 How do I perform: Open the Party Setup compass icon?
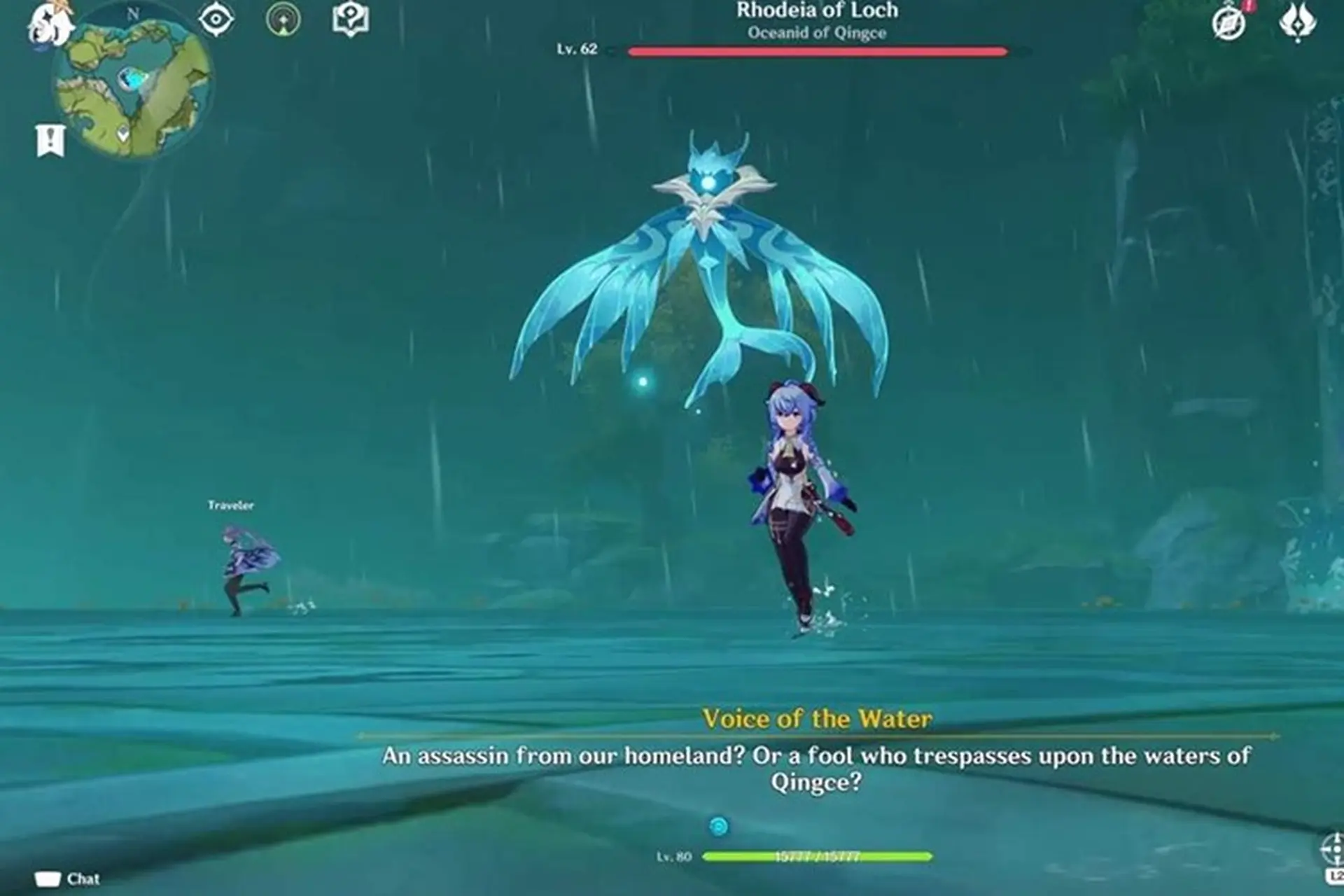point(1228,23)
